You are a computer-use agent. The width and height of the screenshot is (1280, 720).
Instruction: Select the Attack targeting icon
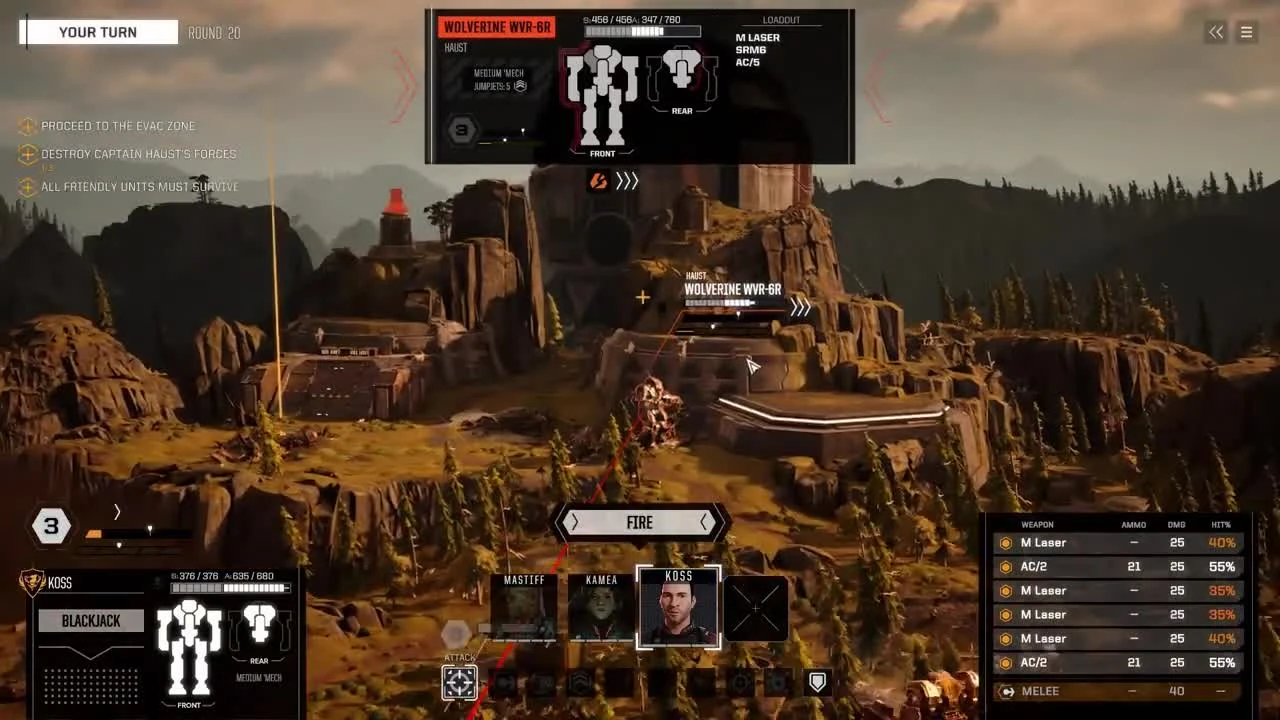(460, 682)
